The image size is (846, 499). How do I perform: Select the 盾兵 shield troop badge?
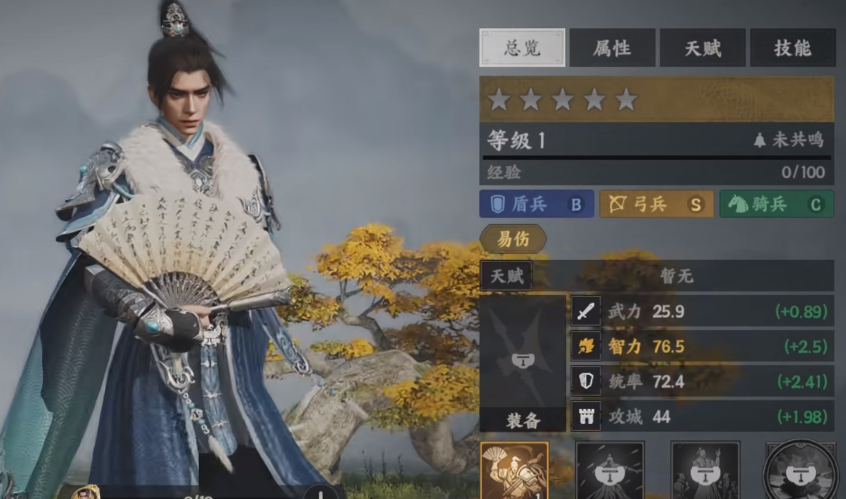536,204
